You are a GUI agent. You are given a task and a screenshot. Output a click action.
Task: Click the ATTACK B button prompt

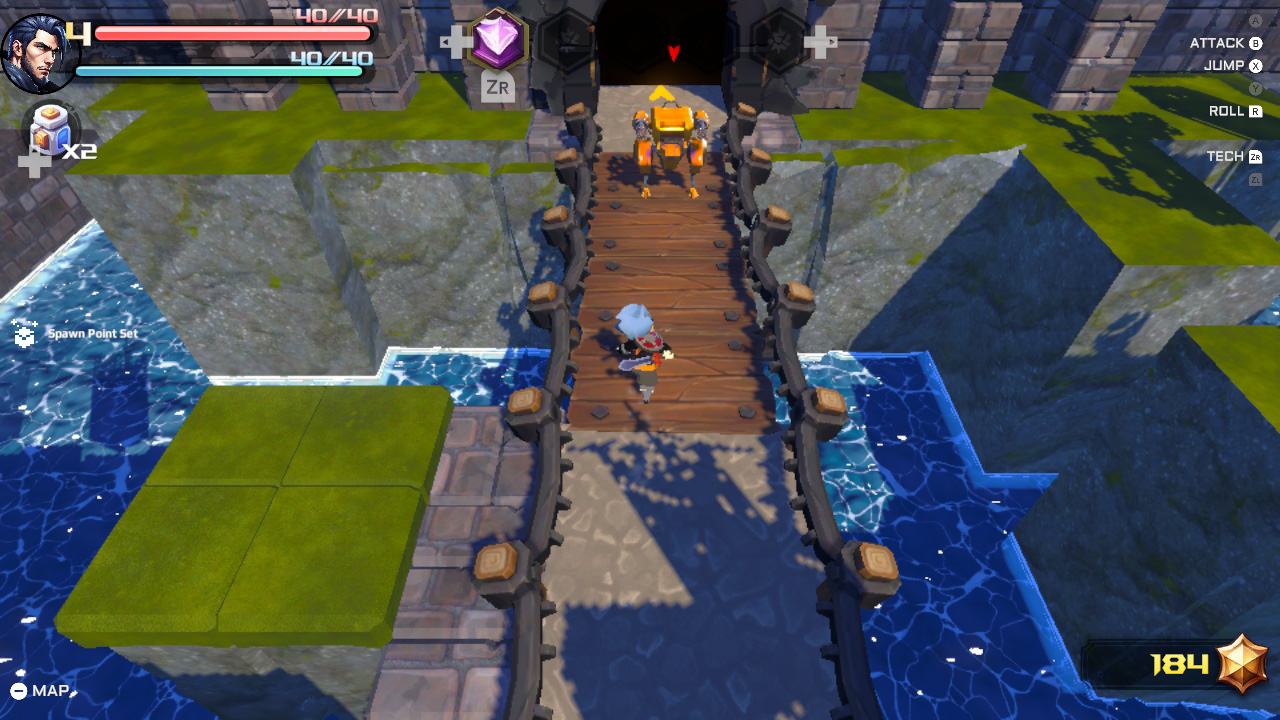tap(1224, 43)
